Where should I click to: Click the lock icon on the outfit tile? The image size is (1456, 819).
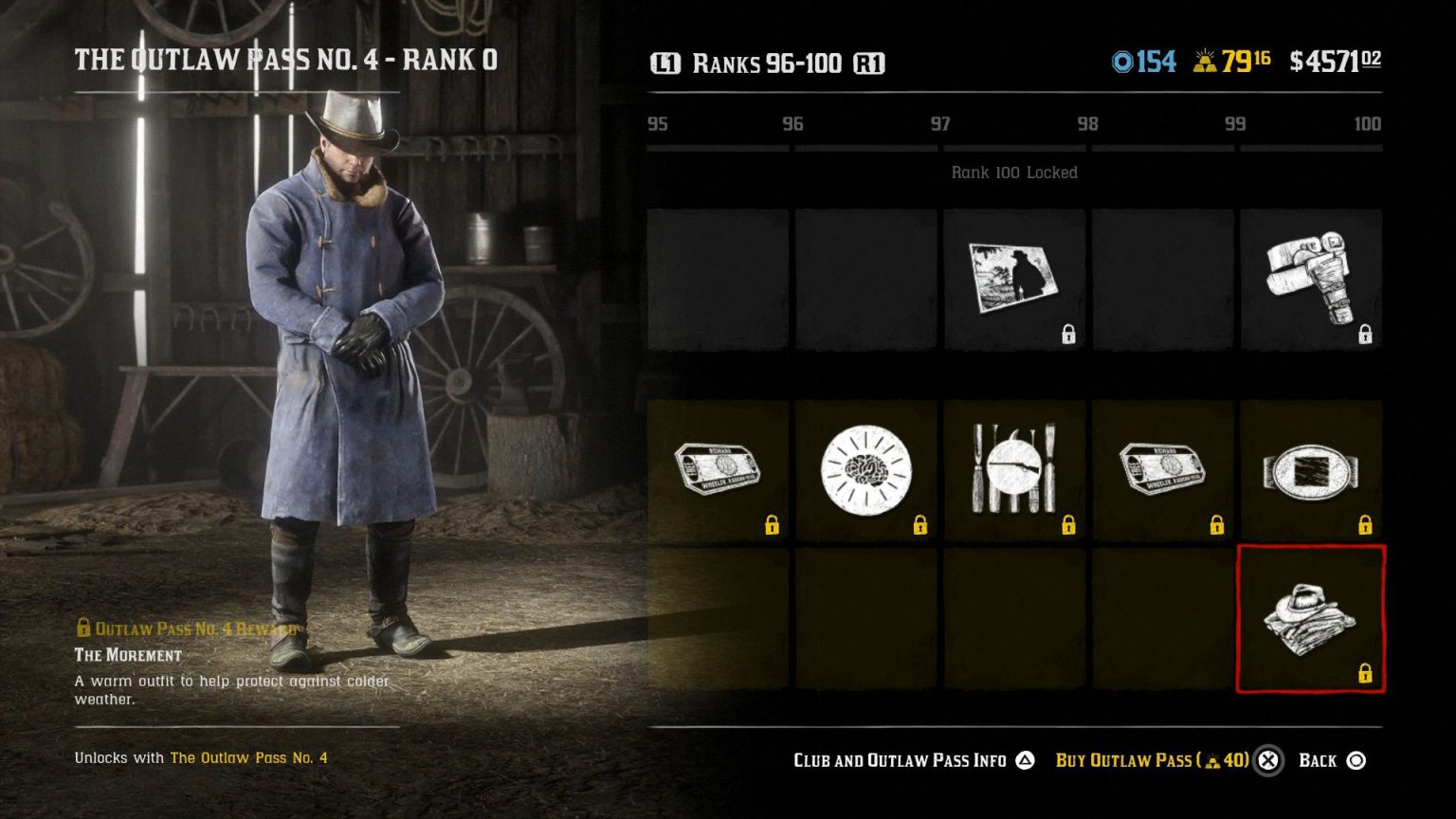click(x=1365, y=675)
